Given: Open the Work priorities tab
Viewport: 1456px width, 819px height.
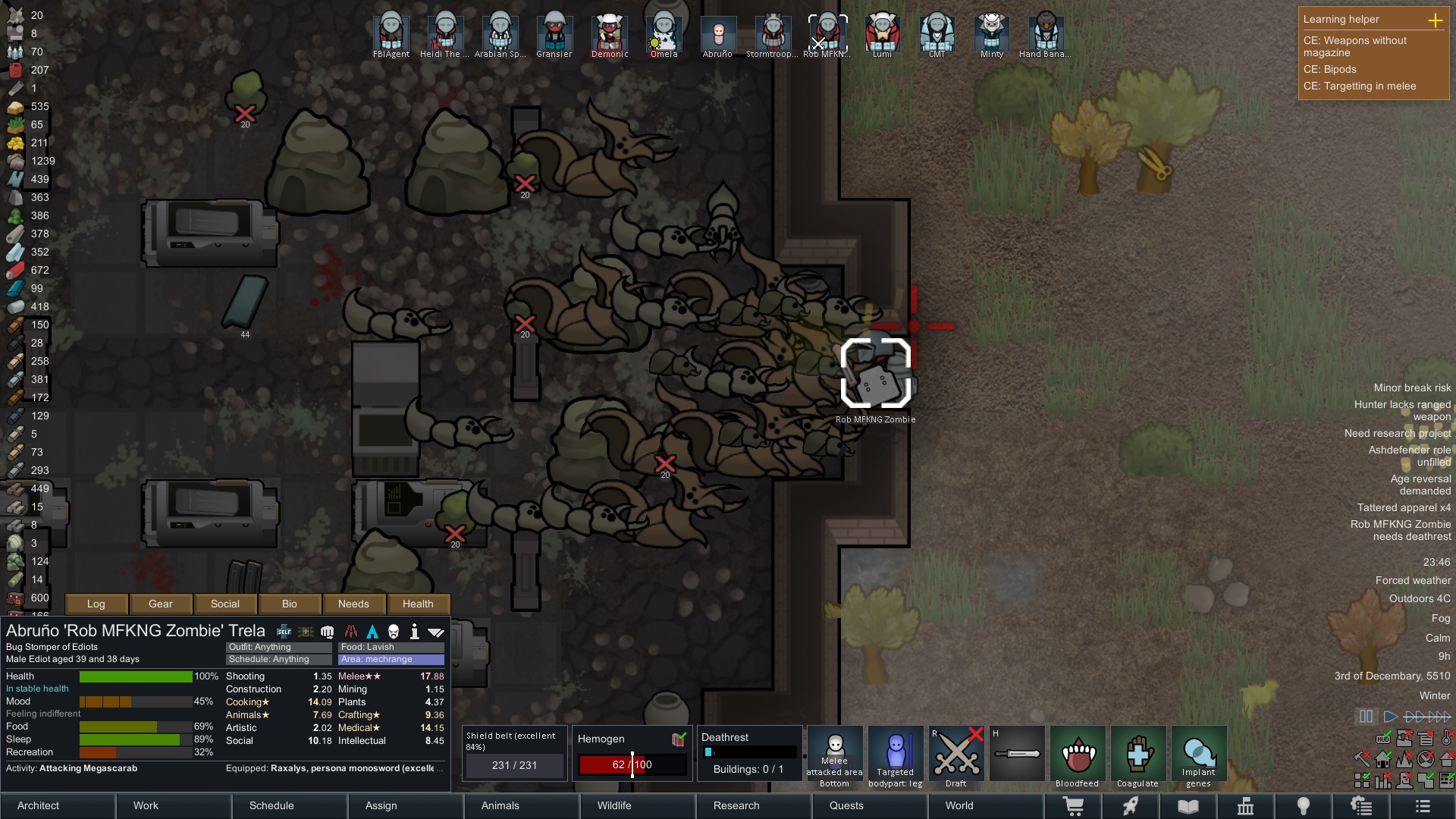Looking at the screenshot, I should click(x=146, y=805).
